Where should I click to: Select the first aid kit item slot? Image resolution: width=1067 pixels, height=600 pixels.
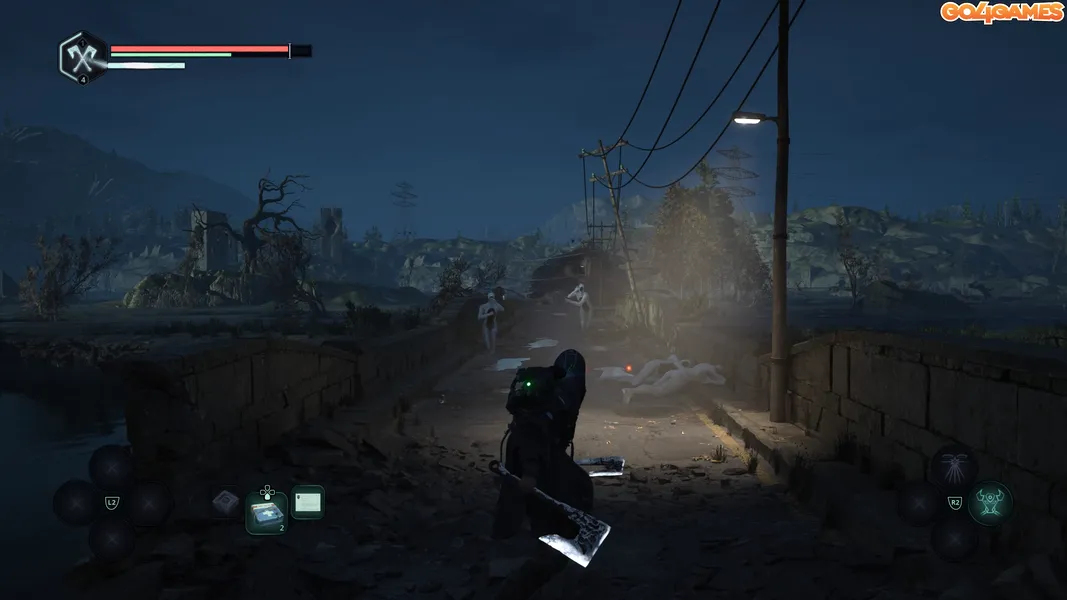(x=266, y=514)
